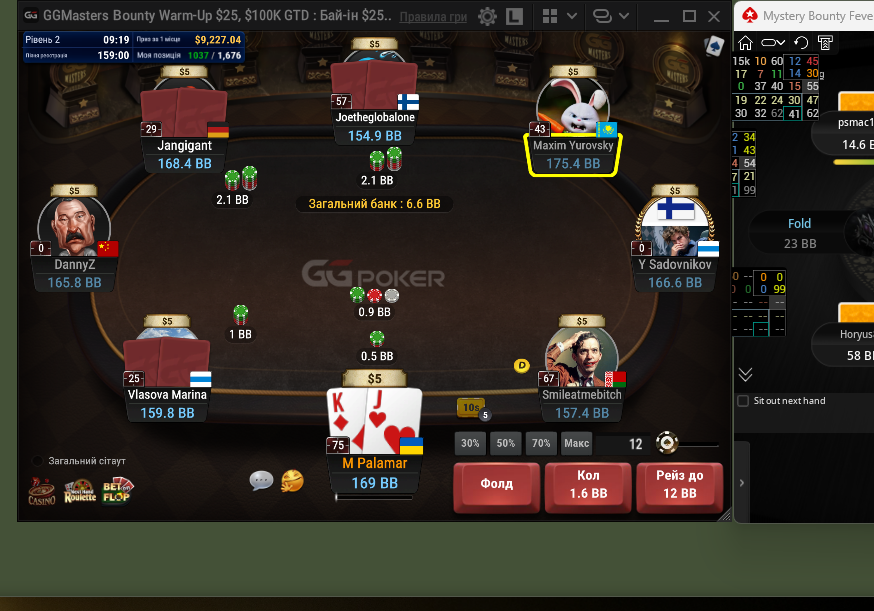This screenshot has width=874, height=611.
Task: Open the Правила гри rules link
Action: coord(433,17)
